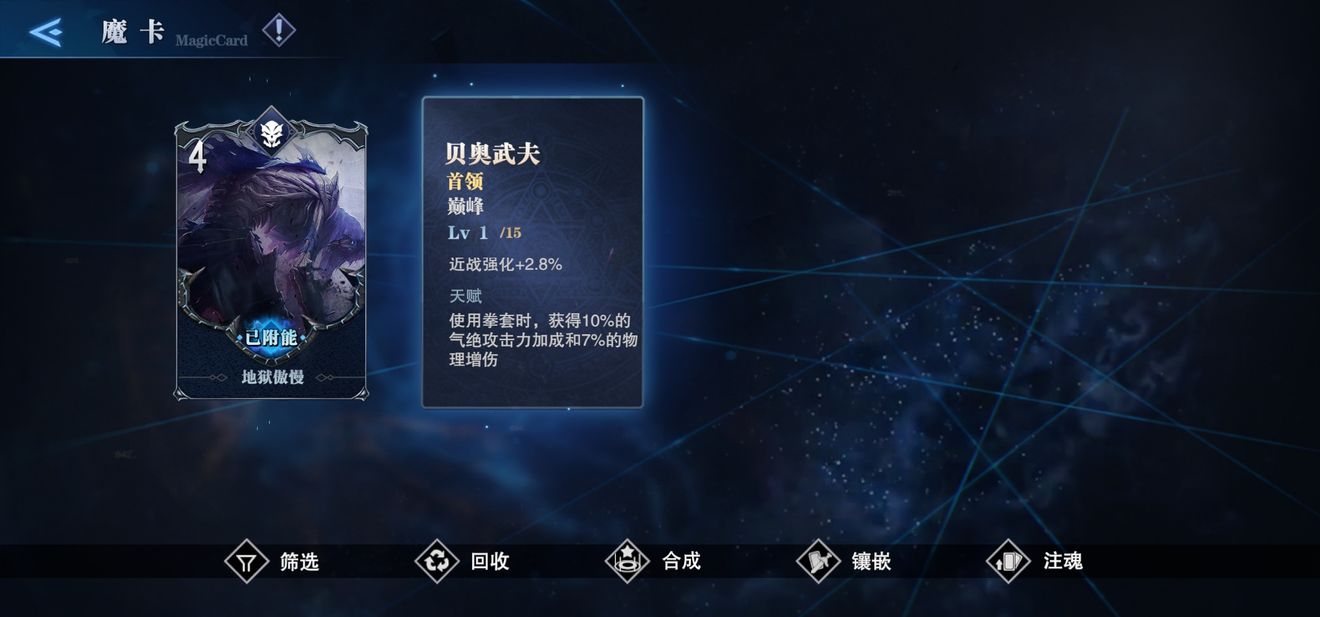Choose the 回收 recycle button
This screenshot has height=617, width=1320.
tap(464, 561)
